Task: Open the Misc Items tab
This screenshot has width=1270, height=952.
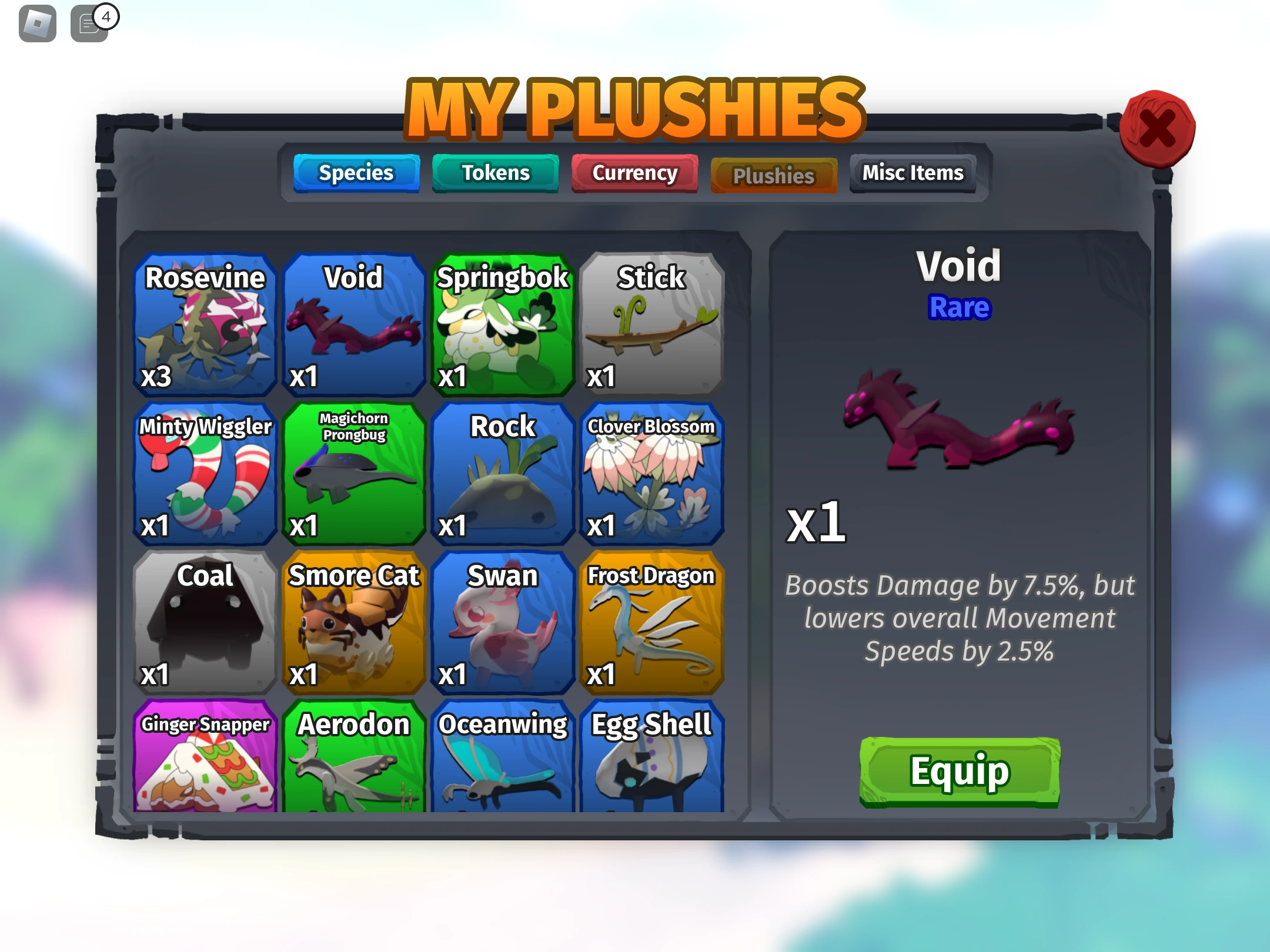Action: [913, 173]
